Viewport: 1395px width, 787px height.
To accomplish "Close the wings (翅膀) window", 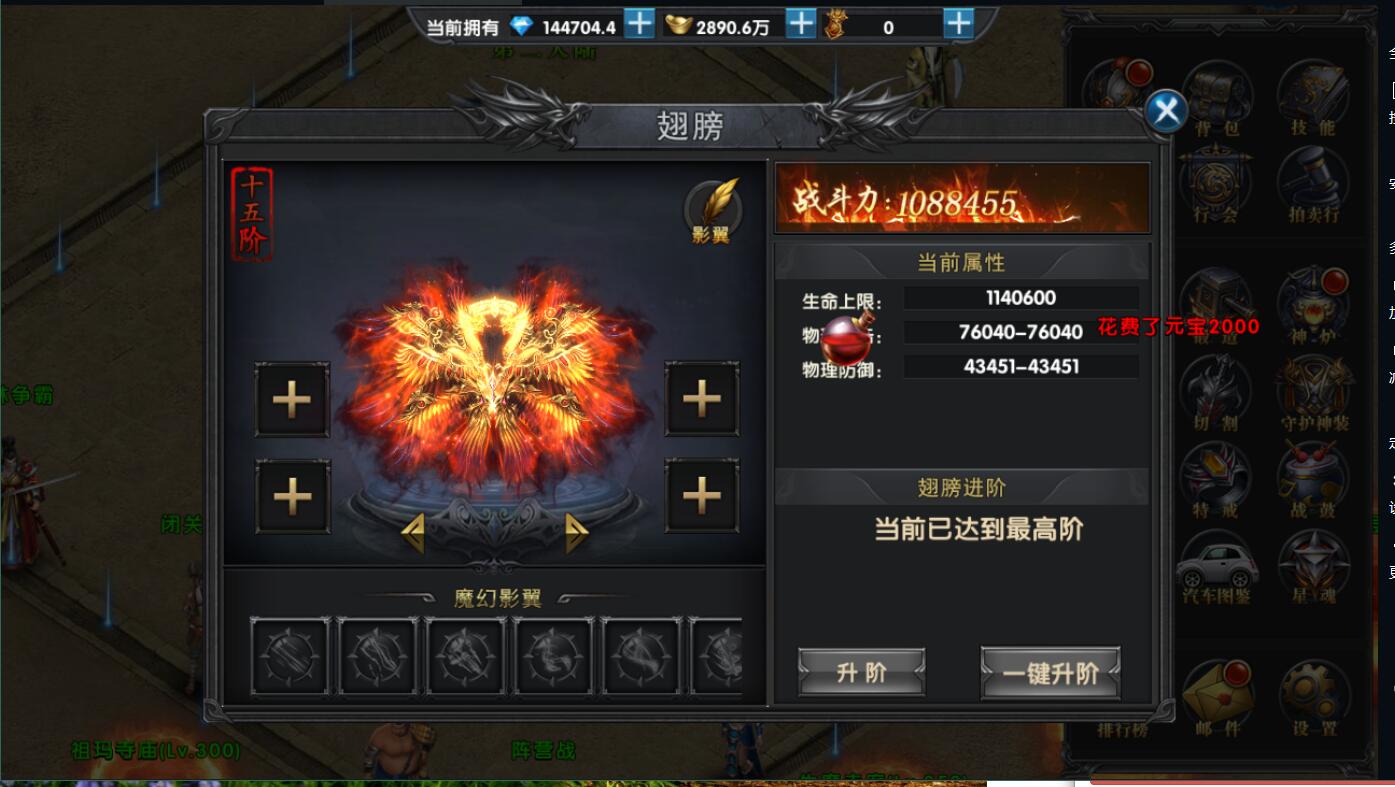I will [x=1166, y=111].
